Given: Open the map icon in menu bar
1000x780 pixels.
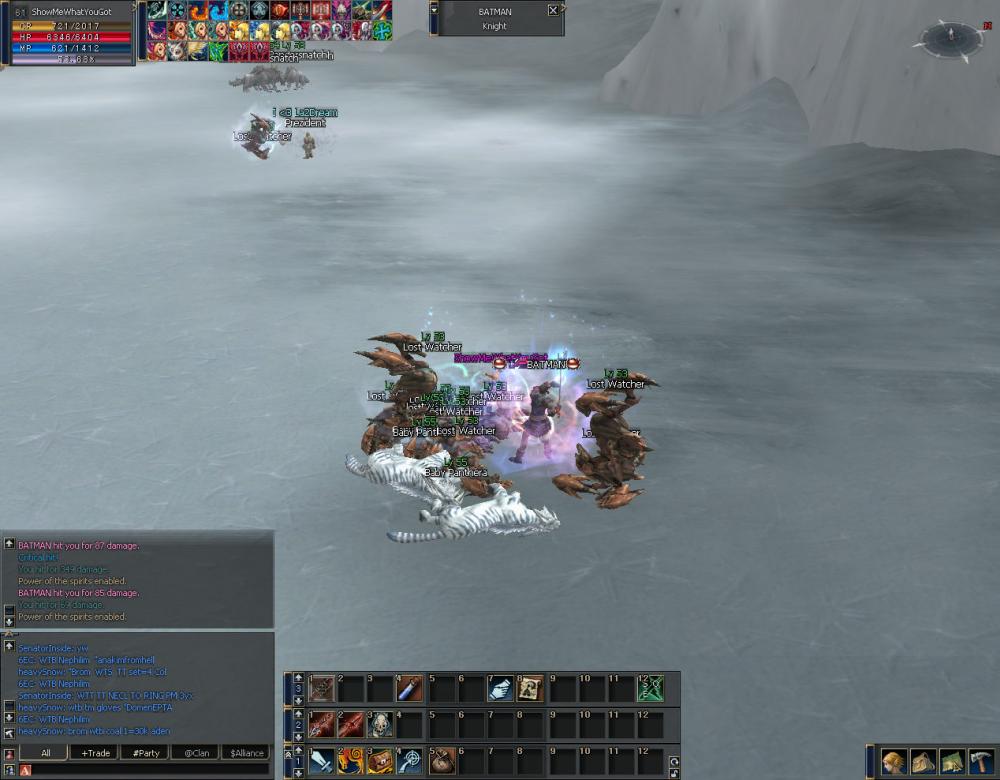Looking at the screenshot, I should coord(952,762).
